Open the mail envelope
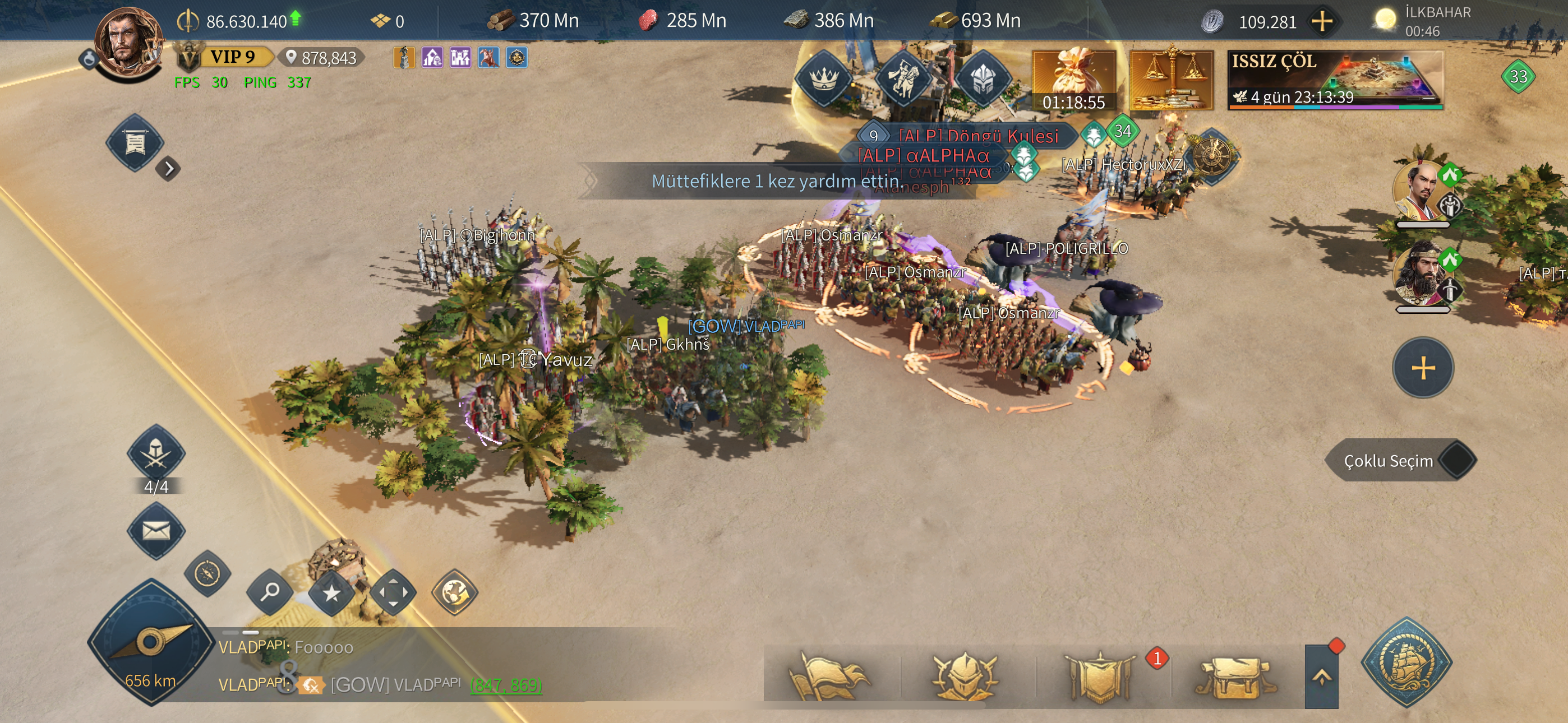 (x=156, y=531)
